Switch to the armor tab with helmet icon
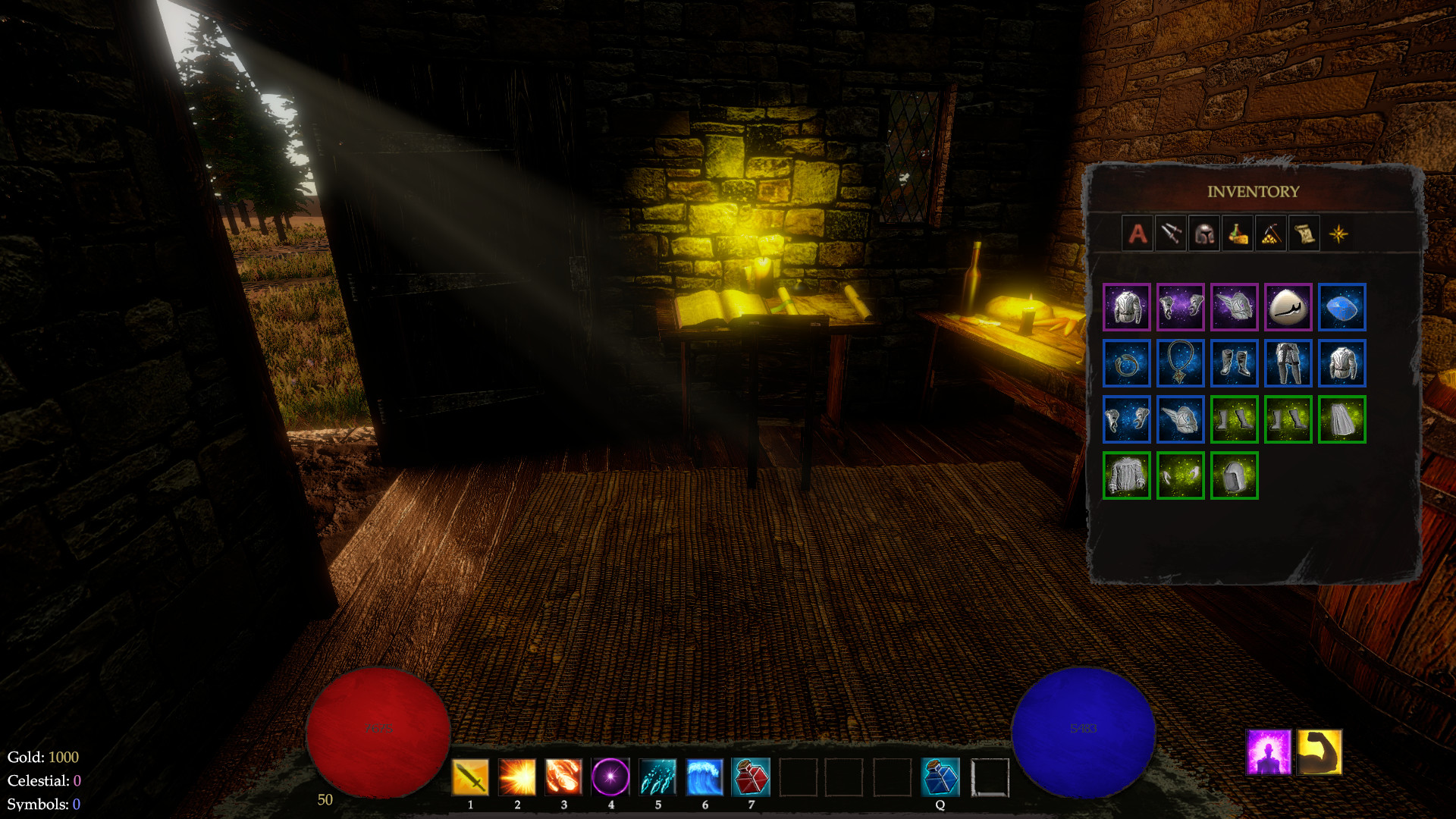1456x819 pixels. coord(1205,234)
